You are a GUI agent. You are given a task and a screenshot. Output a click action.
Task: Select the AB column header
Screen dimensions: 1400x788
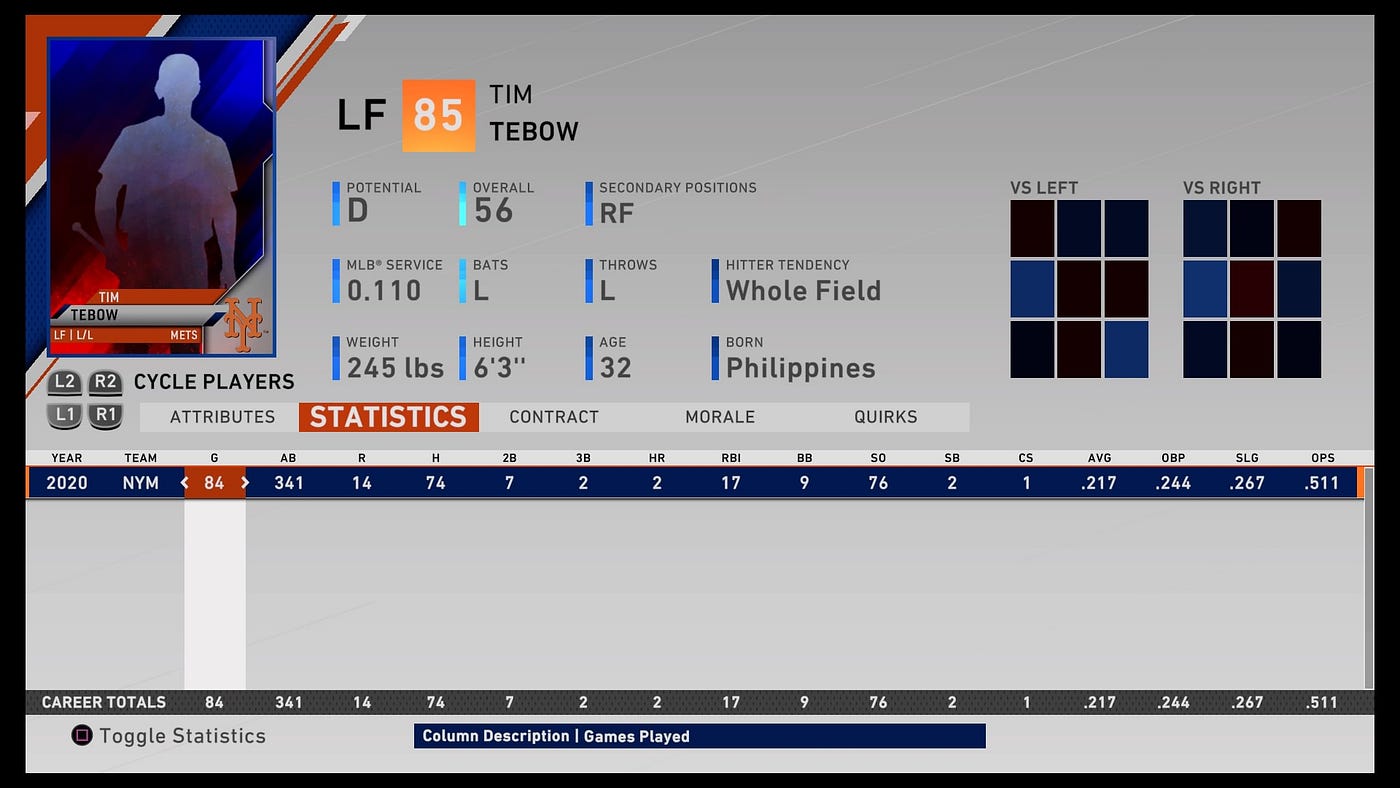click(288, 458)
